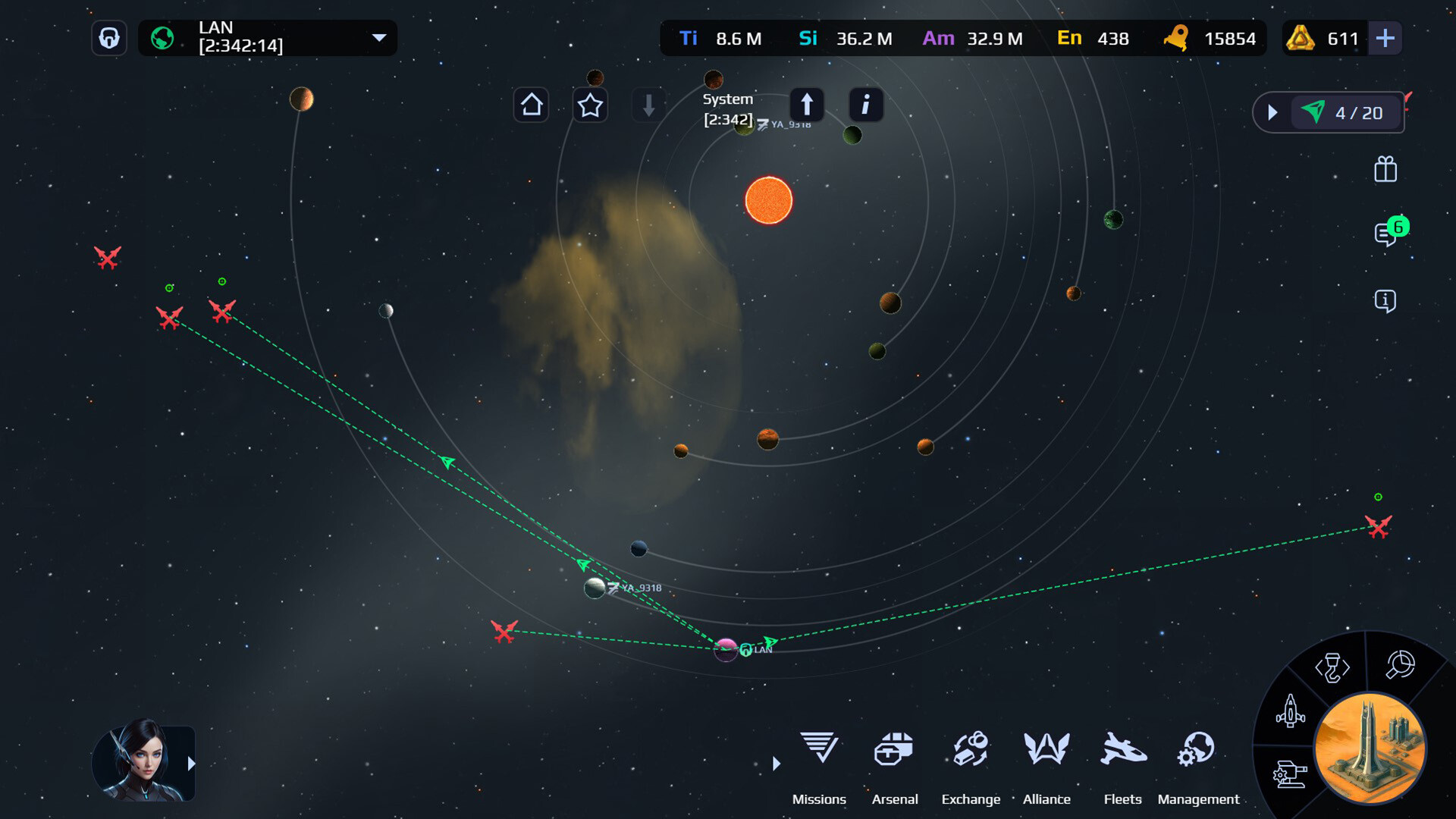Open the gift rewards icon on right sidebar
Viewport: 1456px width, 819px height.
click(x=1385, y=170)
